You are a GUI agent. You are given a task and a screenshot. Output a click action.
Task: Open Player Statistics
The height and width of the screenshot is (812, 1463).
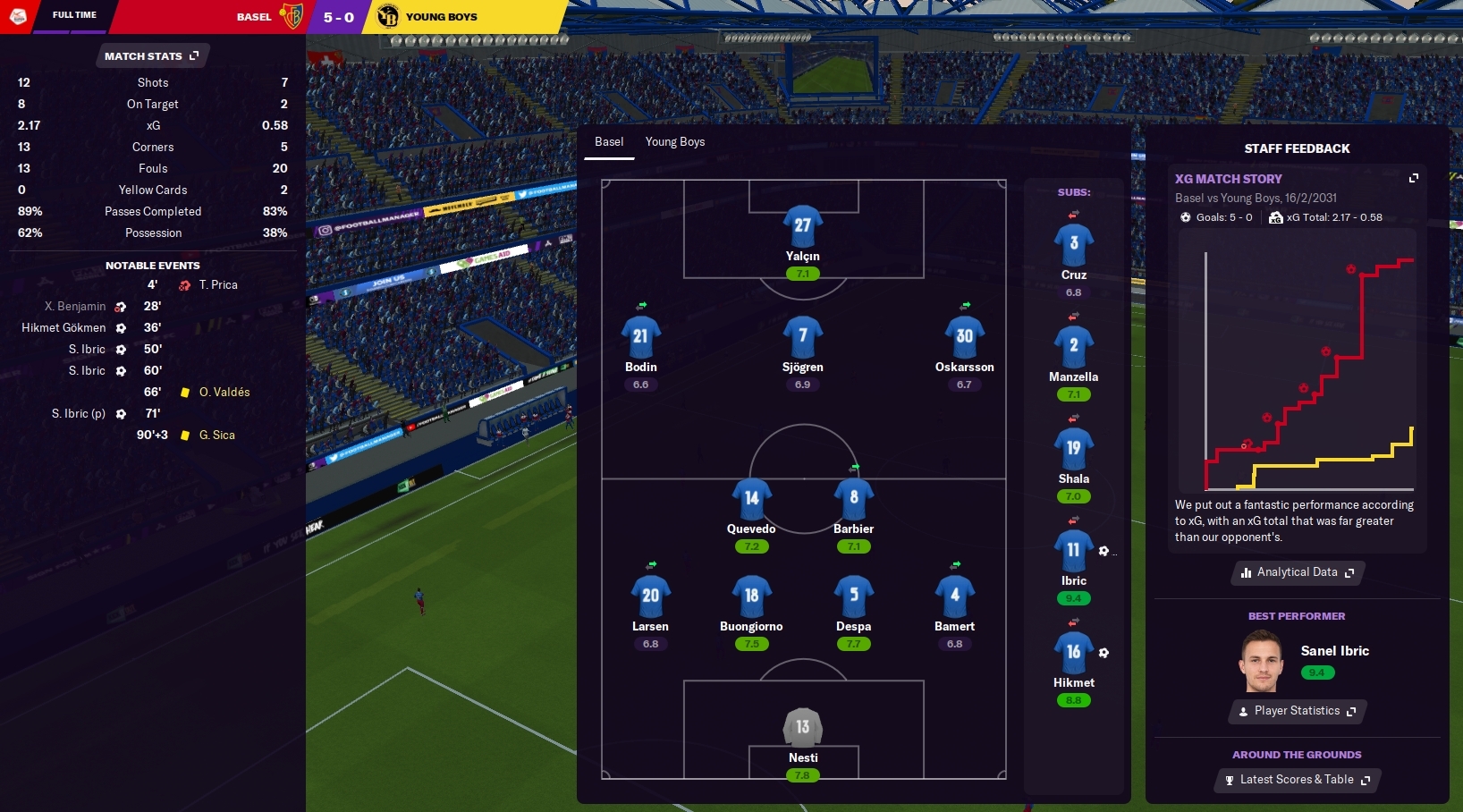pyautogui.click(x=1298, y=711)
